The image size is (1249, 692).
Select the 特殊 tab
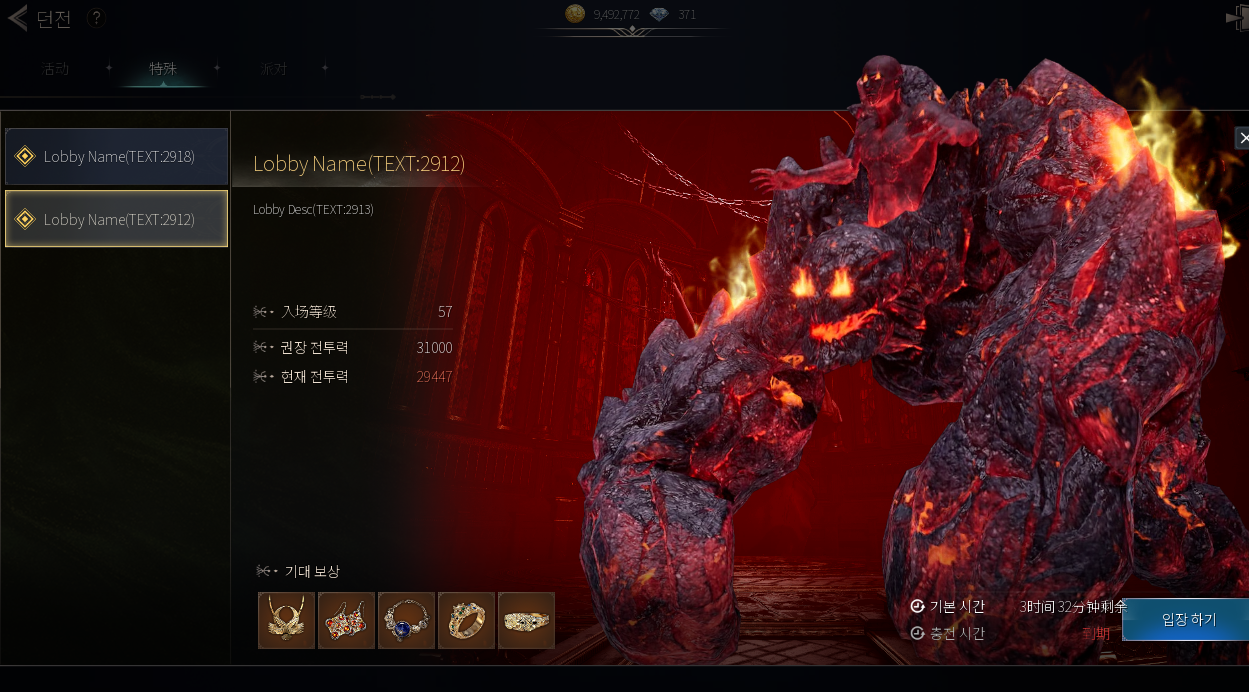163,69
